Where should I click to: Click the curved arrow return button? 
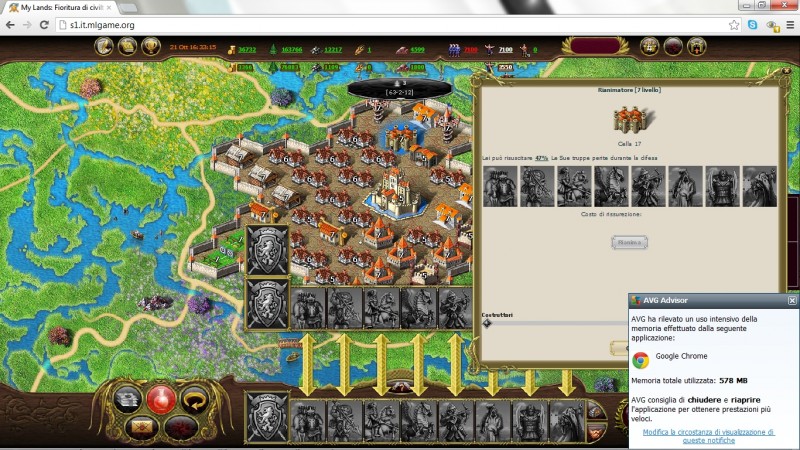(199, 400)
